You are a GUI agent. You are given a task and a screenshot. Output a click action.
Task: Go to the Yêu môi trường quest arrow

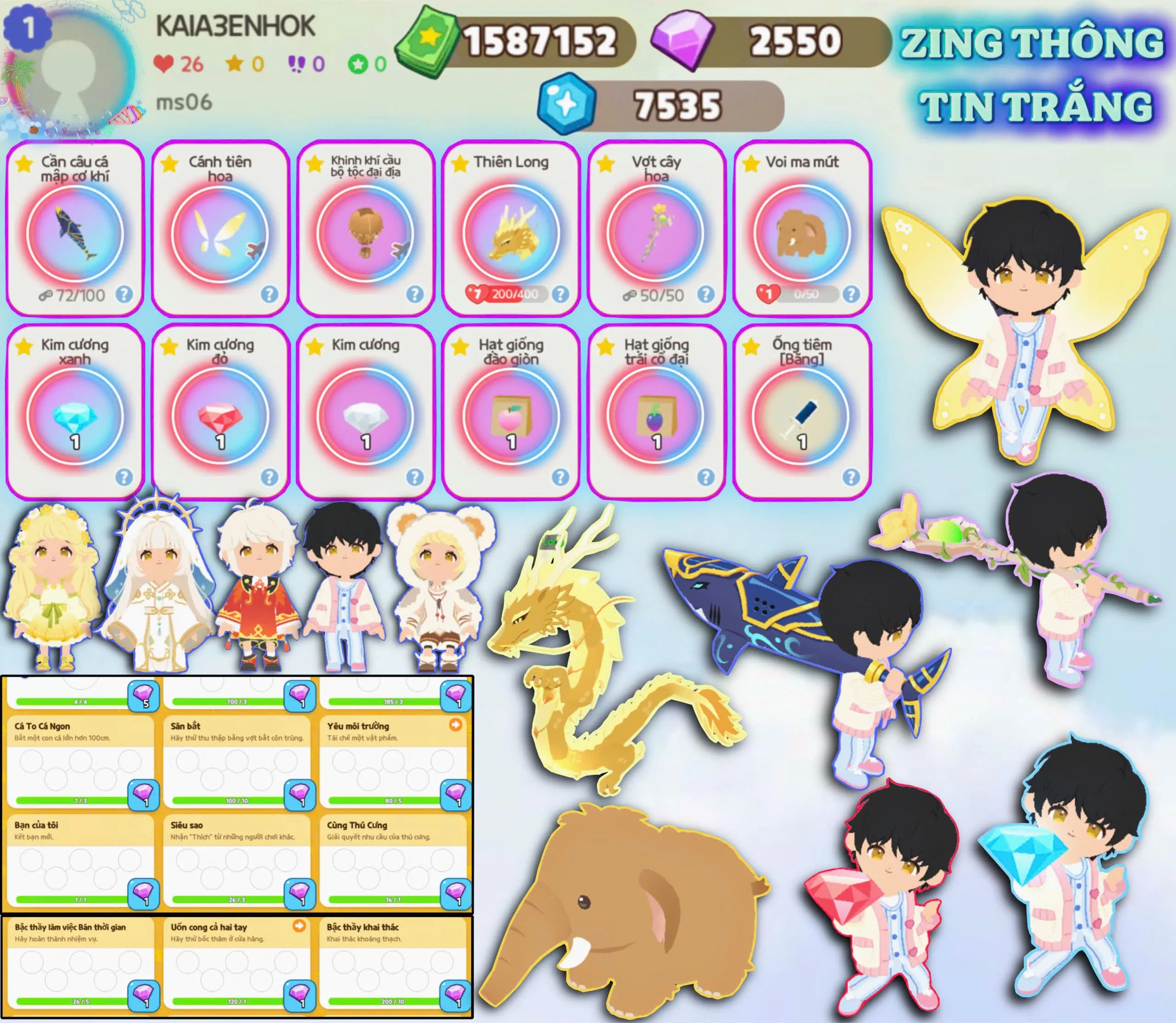[x=455, y=725]
